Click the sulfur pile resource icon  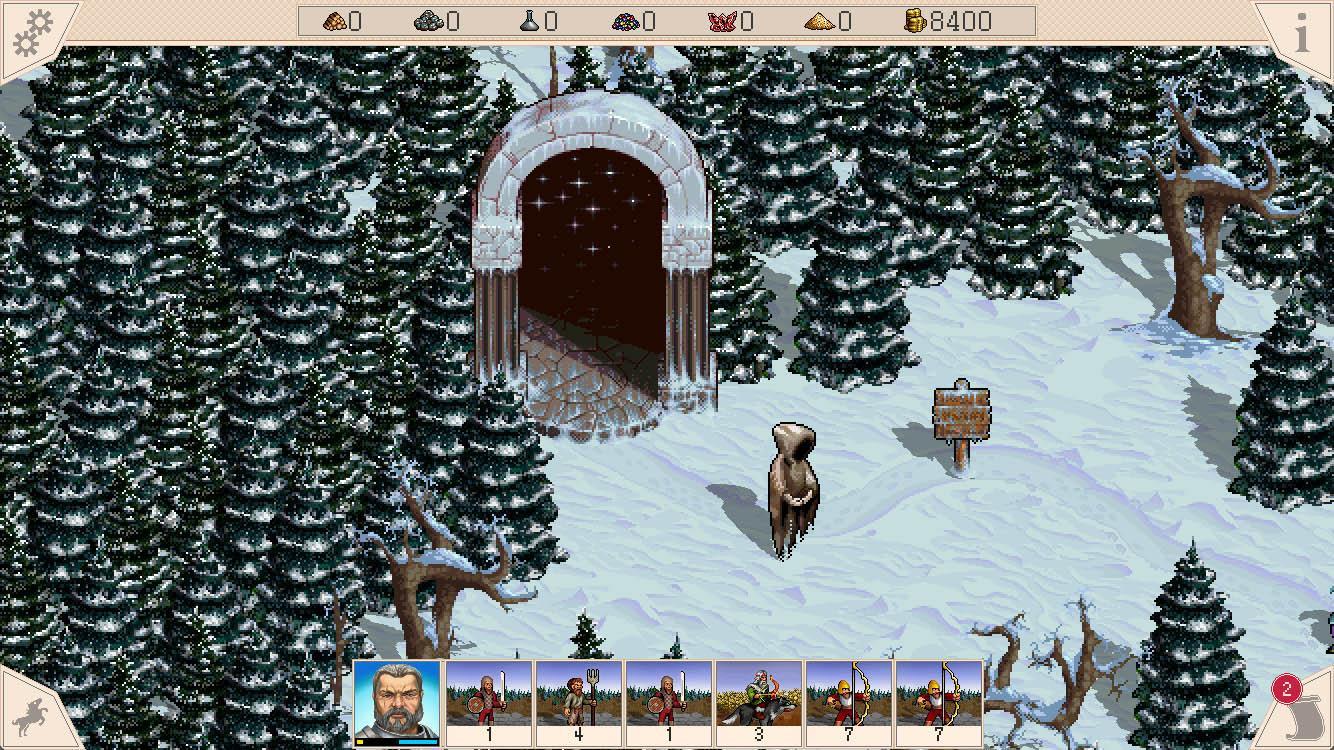pyautogui.click(x=822, y=21)
